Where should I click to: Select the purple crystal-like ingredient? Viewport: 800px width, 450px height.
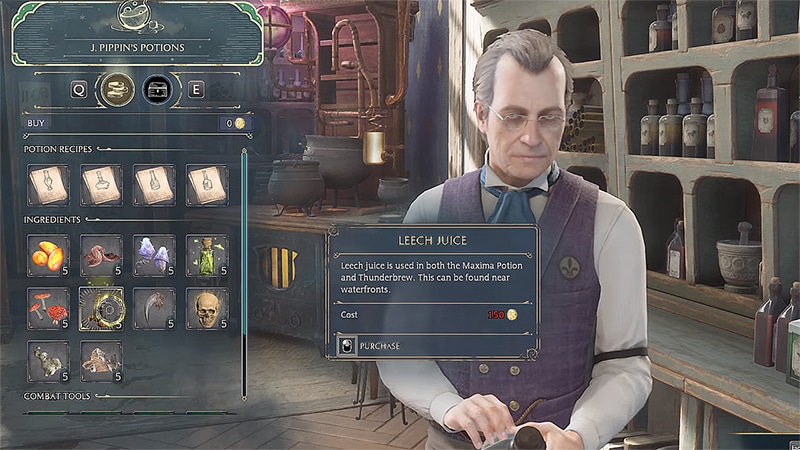pyautogui.click(x=153, y=256)
